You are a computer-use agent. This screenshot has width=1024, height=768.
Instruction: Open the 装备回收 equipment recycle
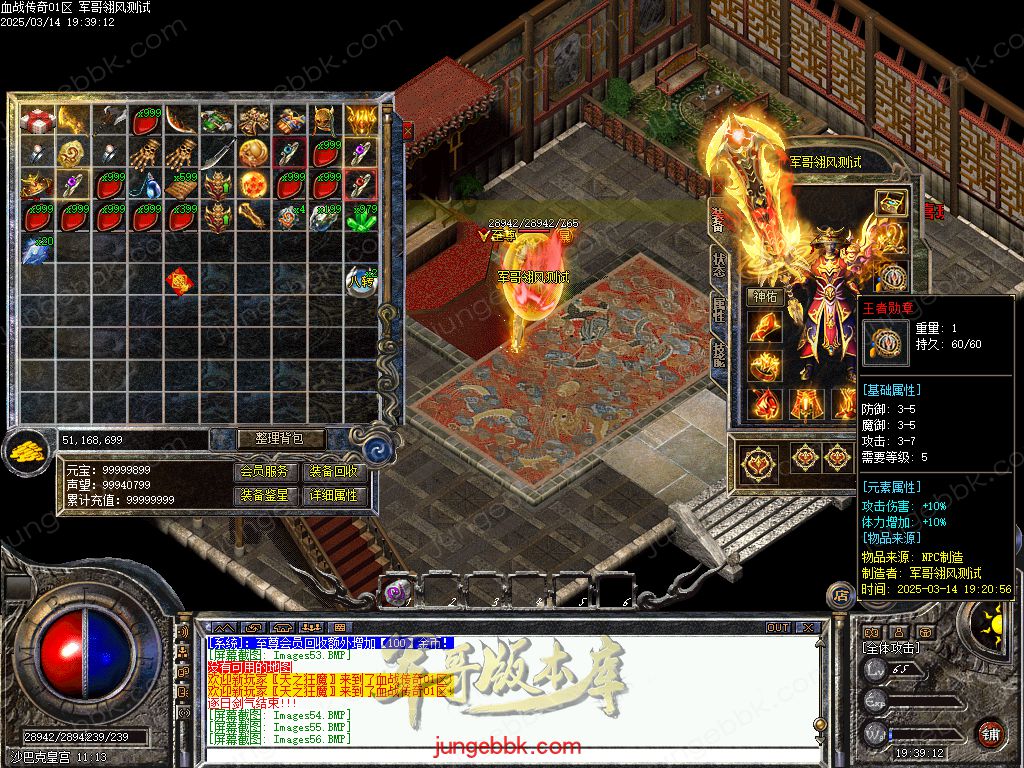coord(334,472)
